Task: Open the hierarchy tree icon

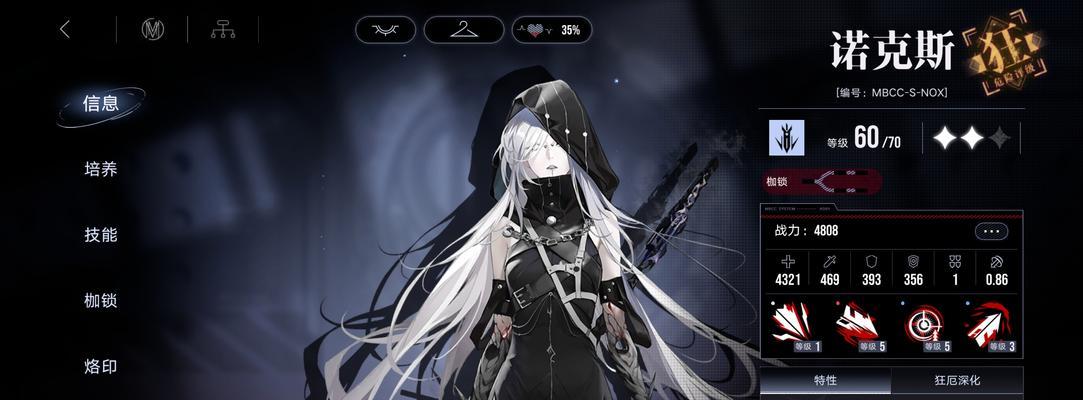Action: click(222, 30)
